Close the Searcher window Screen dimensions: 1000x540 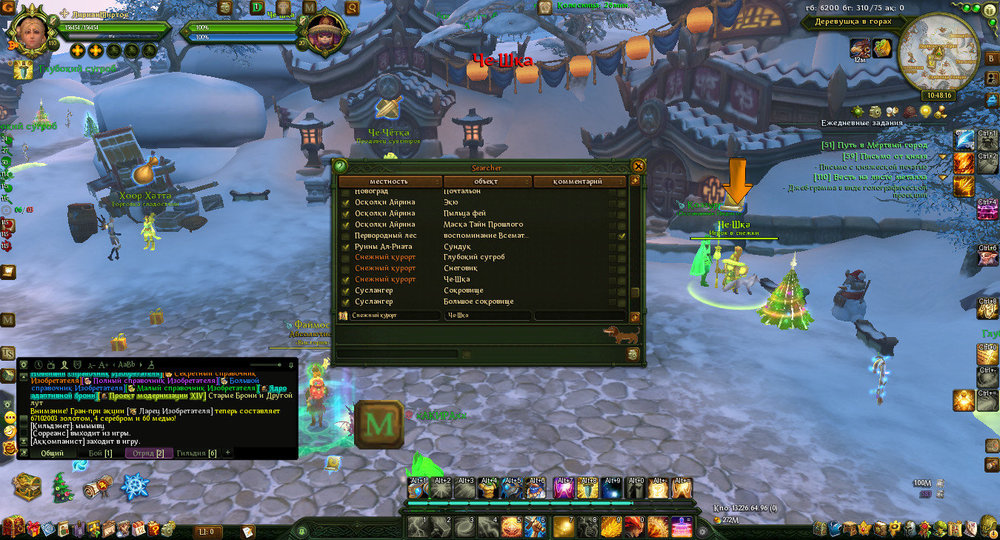click(x=638, y=166)
